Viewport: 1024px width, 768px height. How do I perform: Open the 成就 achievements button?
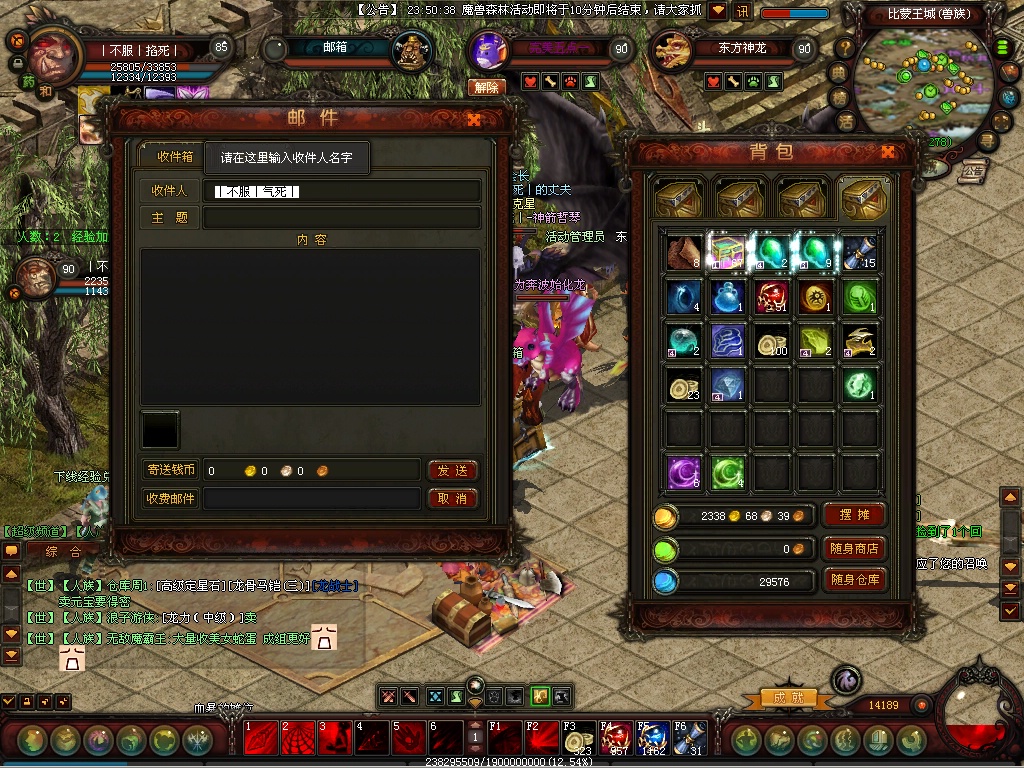click(782, 697)
